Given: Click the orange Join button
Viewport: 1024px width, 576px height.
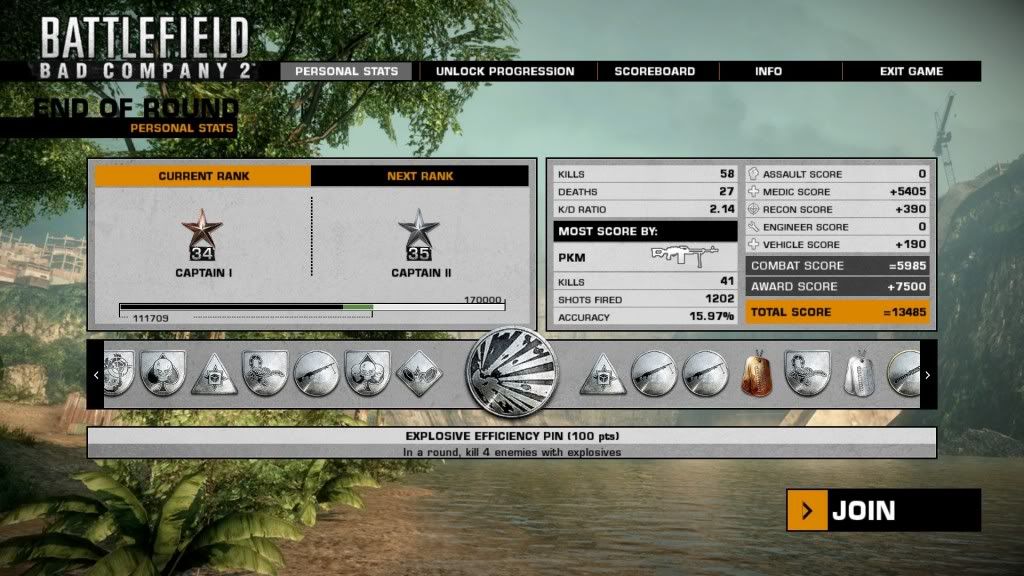Looking at the screenshot, I should (x=883, y=511).
